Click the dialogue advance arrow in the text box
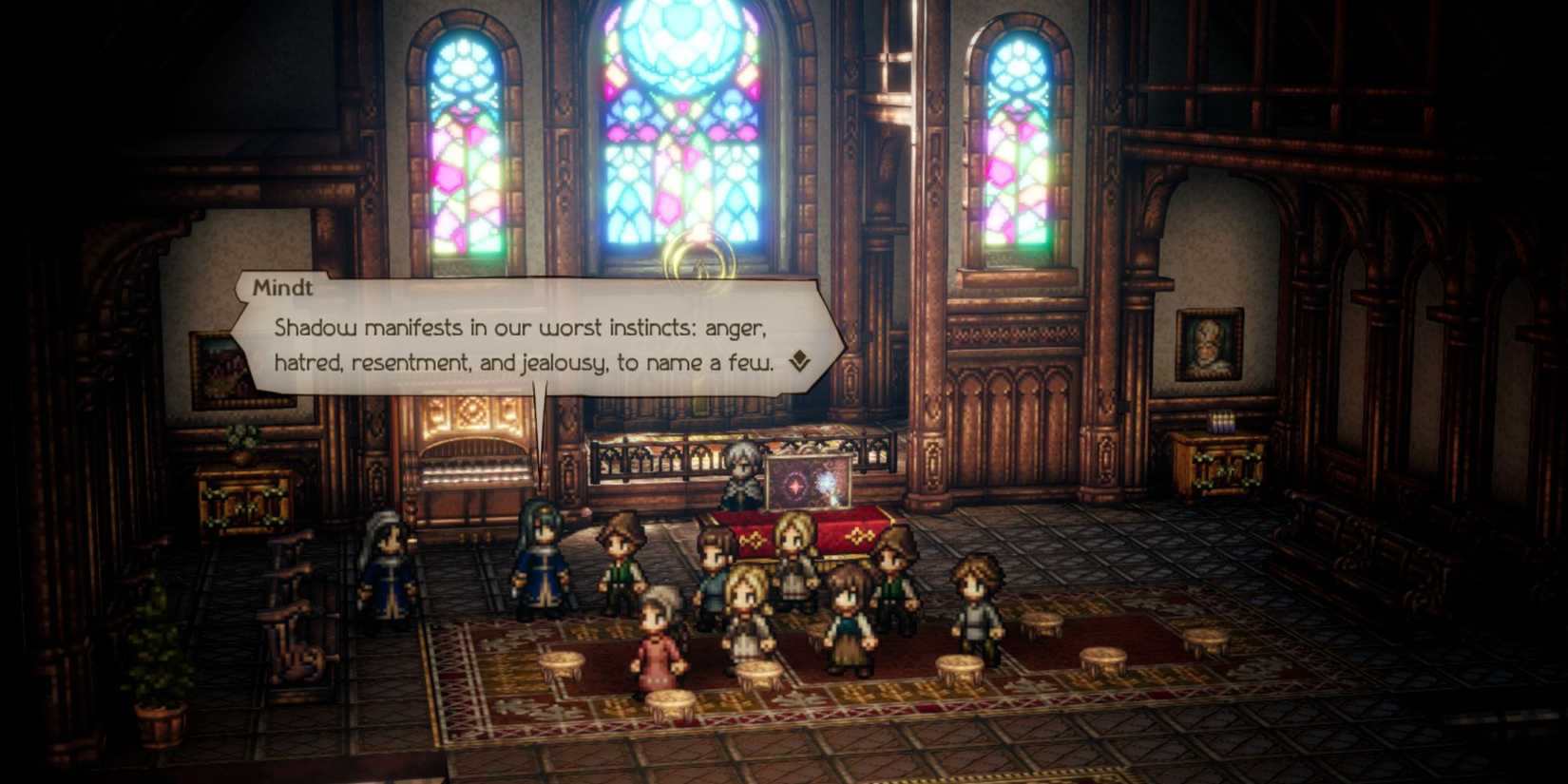The image size is (1568, 784). (x=798, y=362)
